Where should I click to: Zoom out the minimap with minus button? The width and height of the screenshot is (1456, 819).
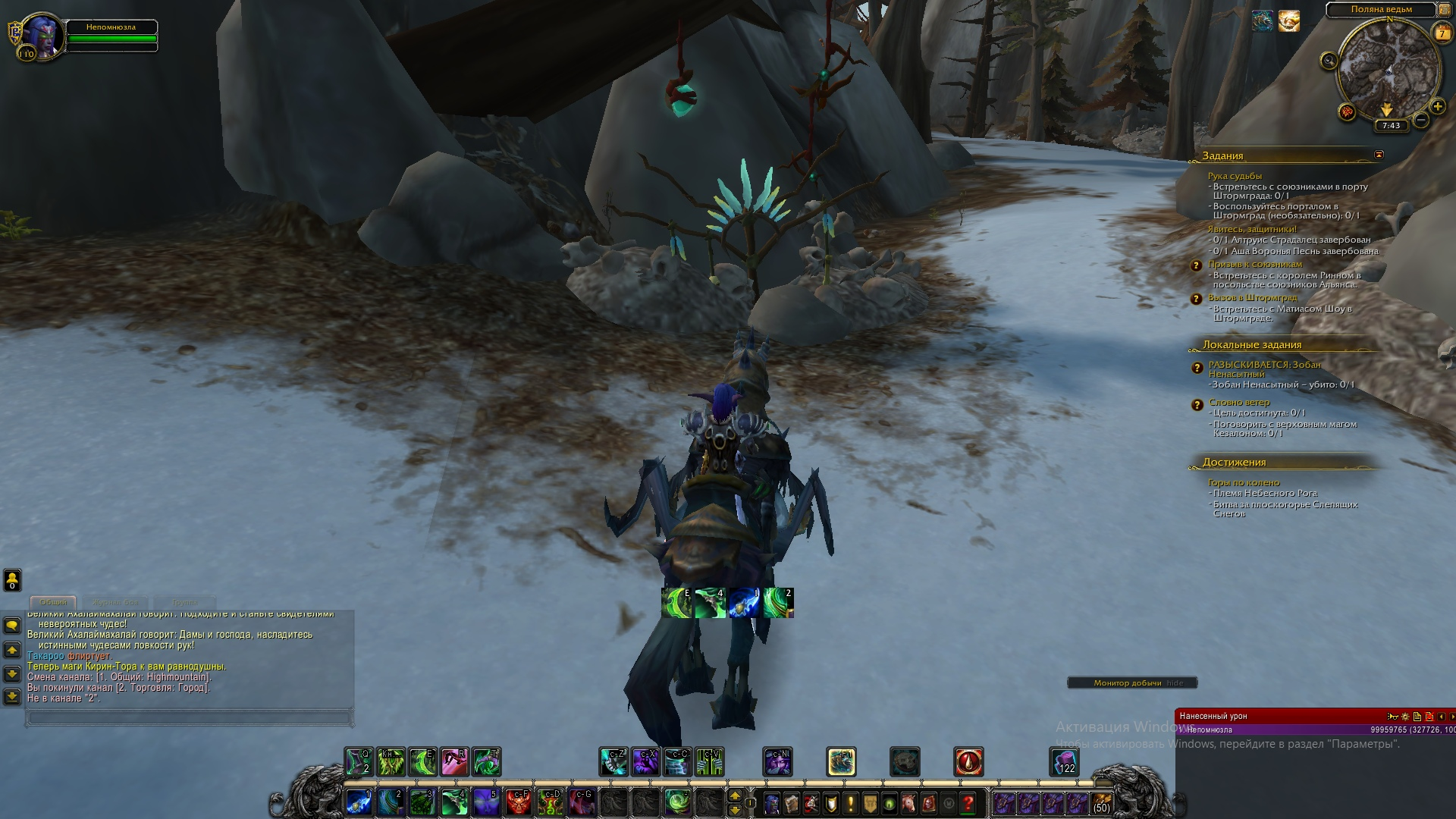(x=1421, y=120)
